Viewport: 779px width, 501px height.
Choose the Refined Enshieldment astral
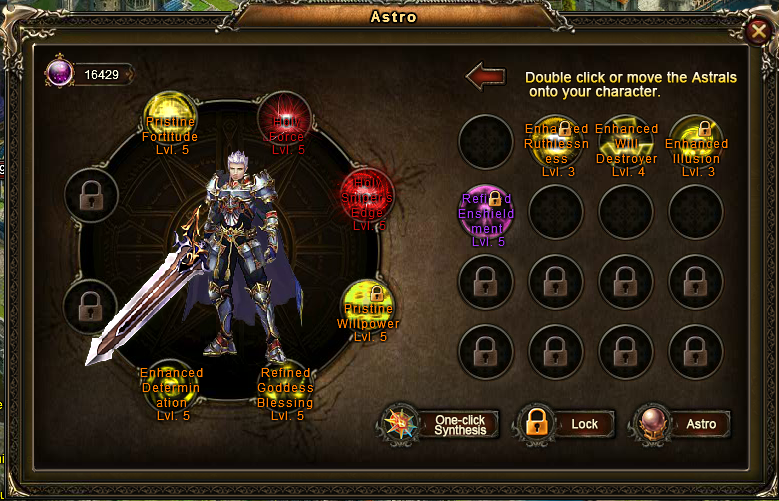tap(486, 213)
